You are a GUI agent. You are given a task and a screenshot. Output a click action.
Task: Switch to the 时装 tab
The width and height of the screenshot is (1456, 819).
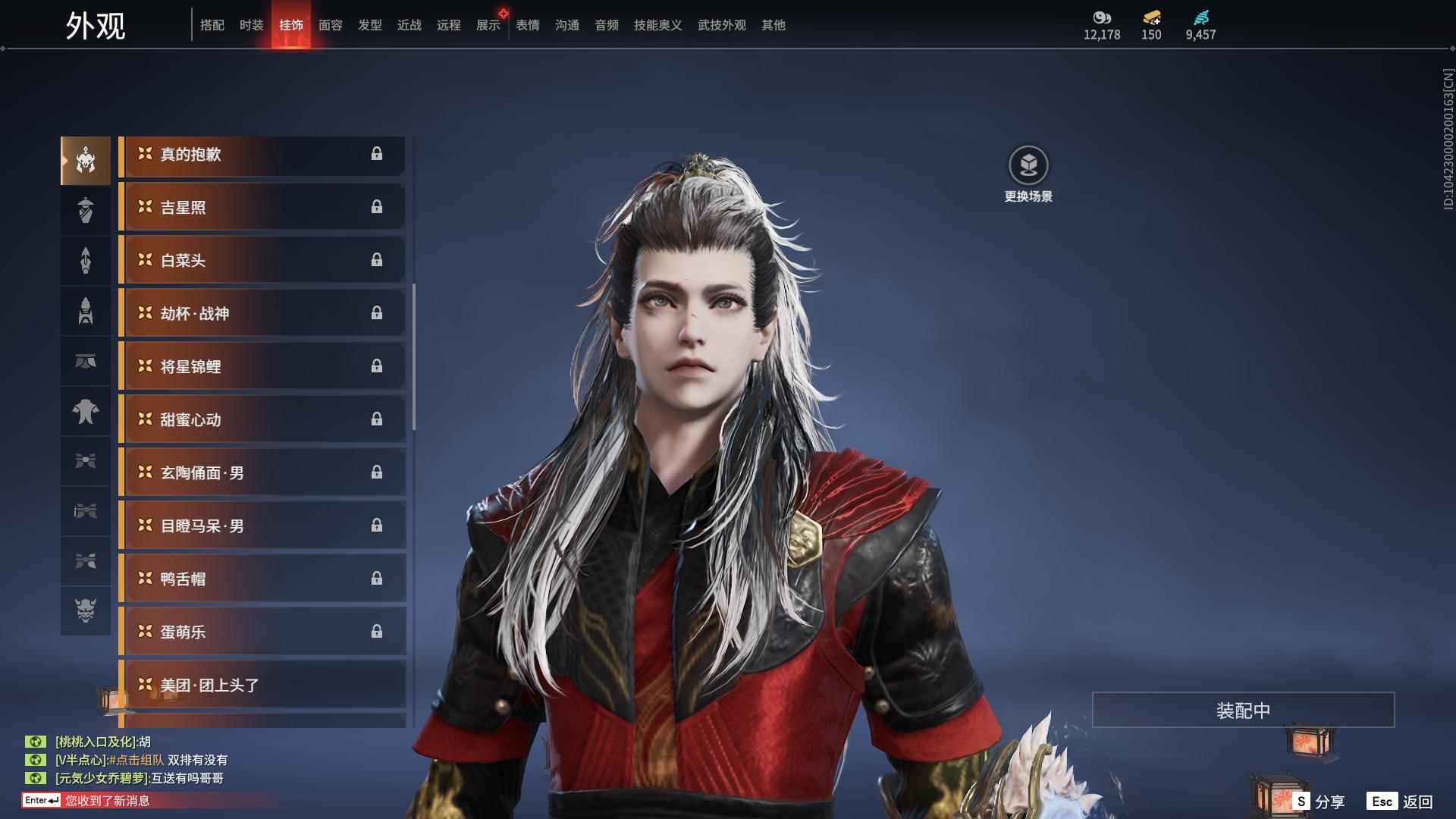(x=251, y=25)
